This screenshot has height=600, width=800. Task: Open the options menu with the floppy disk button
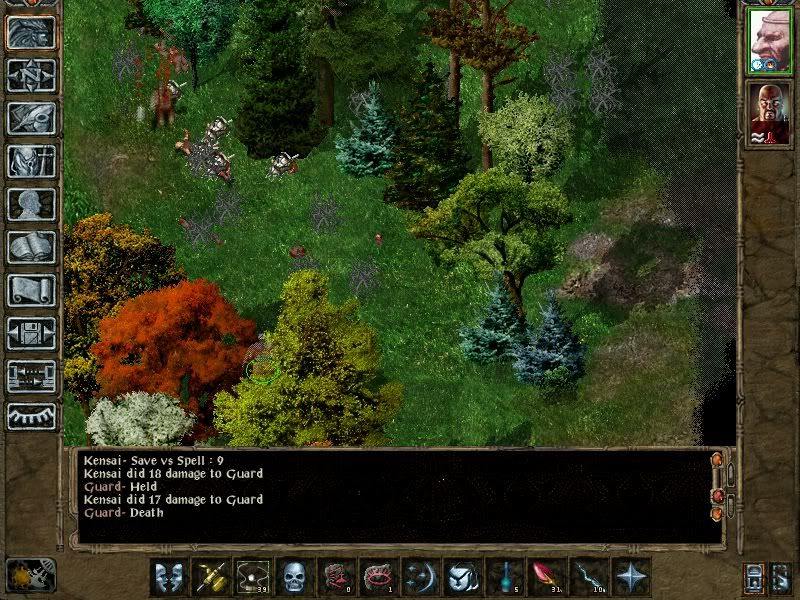pos(31,333)
